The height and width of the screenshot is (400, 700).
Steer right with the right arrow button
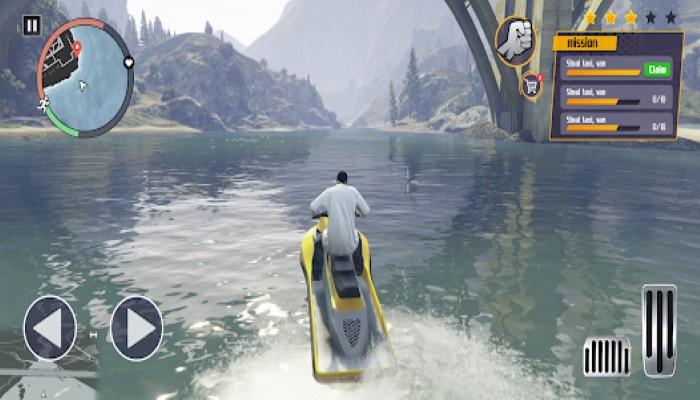137,328
